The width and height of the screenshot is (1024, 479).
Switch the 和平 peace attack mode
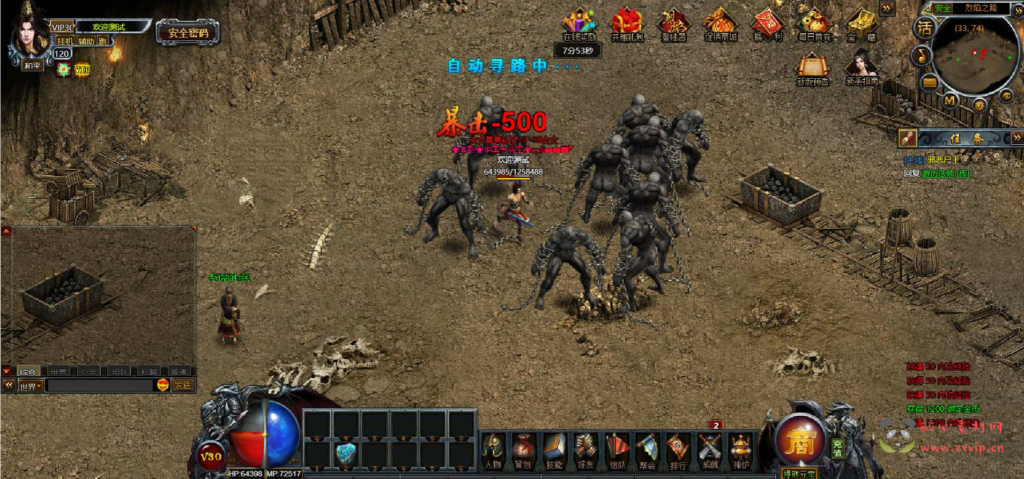point(34,66)
